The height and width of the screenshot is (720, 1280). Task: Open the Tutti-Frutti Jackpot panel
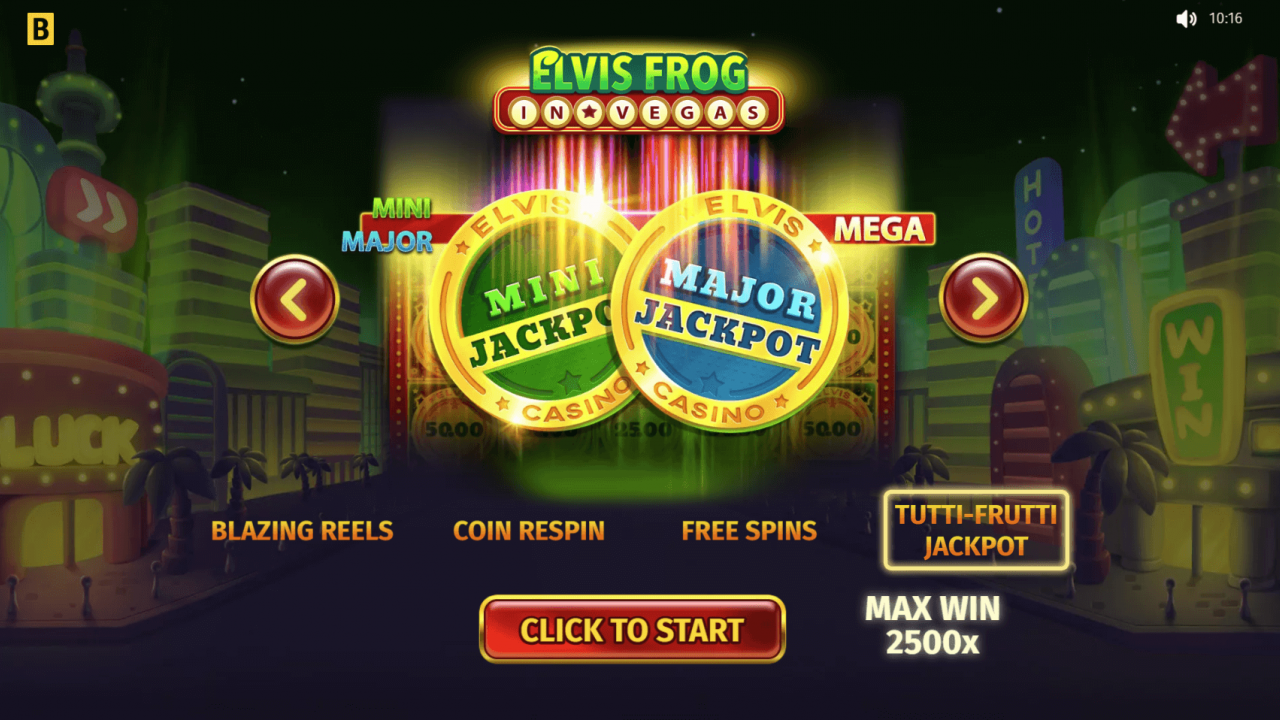click(975, 531)
